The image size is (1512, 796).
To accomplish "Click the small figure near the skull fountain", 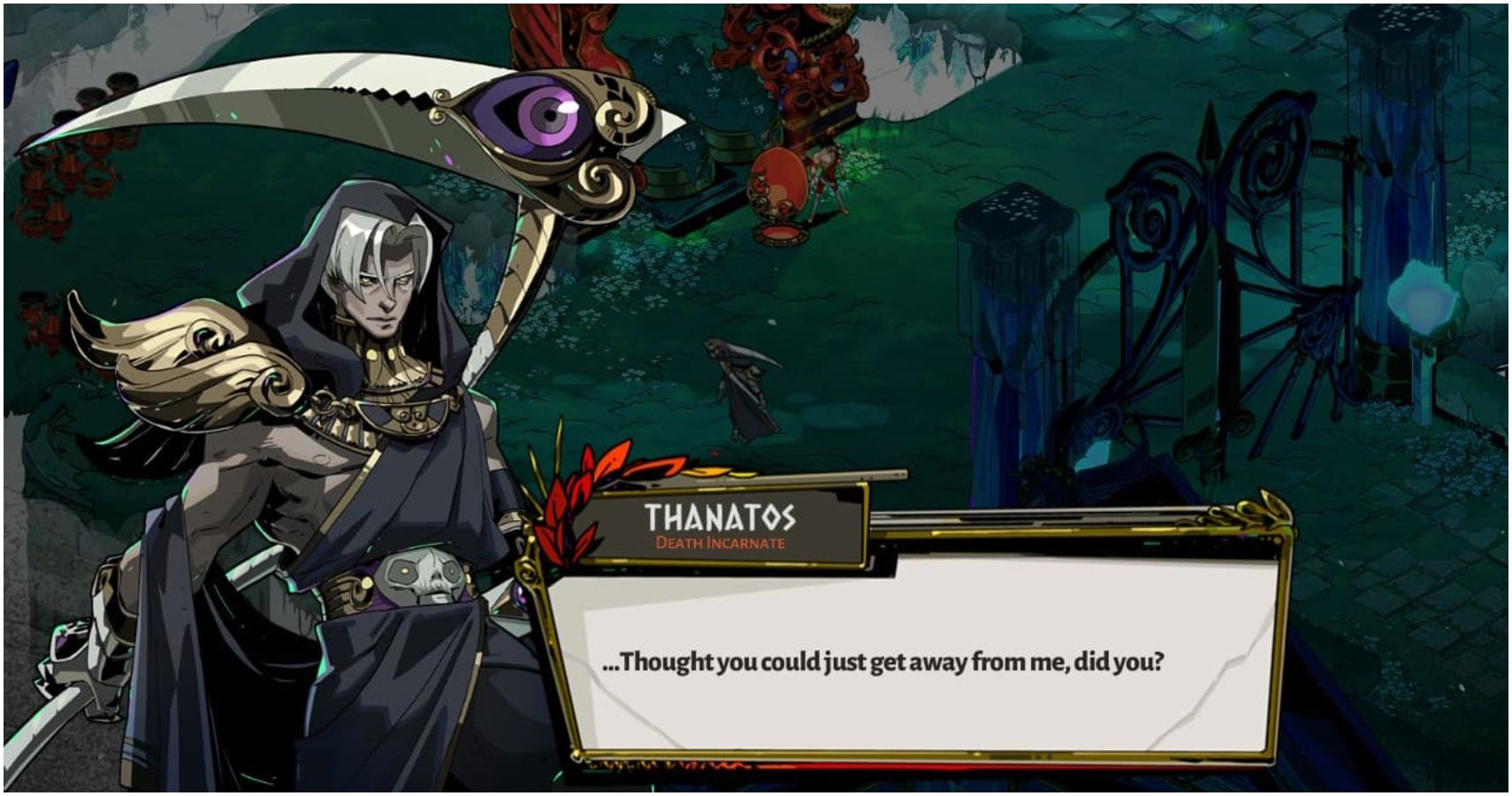I will 827,177.
